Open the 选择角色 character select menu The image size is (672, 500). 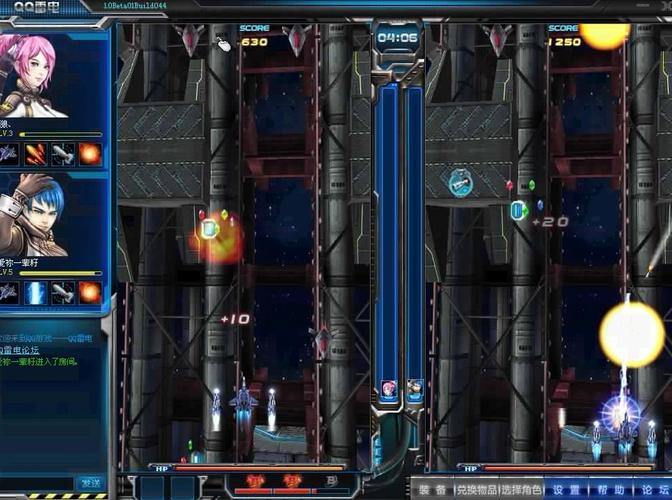coord(523,490)
